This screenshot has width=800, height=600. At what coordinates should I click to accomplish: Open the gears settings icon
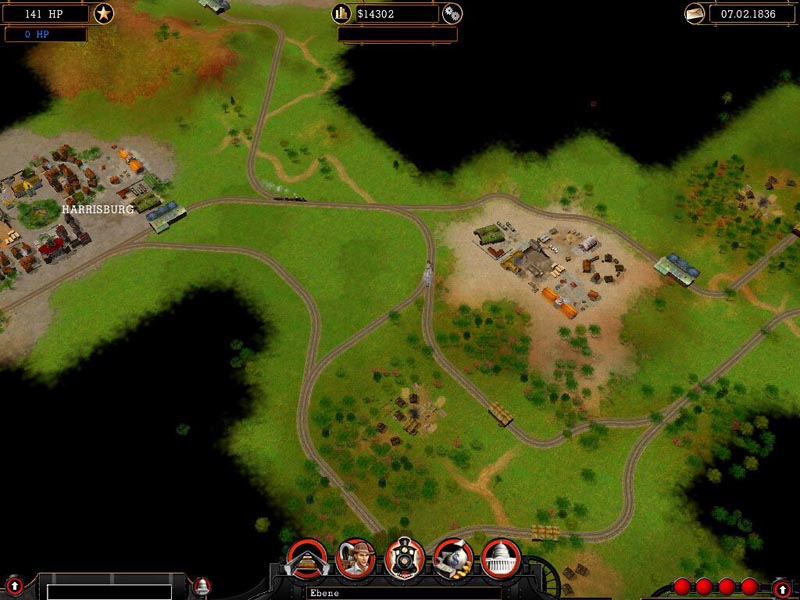(x=452, y=14)
